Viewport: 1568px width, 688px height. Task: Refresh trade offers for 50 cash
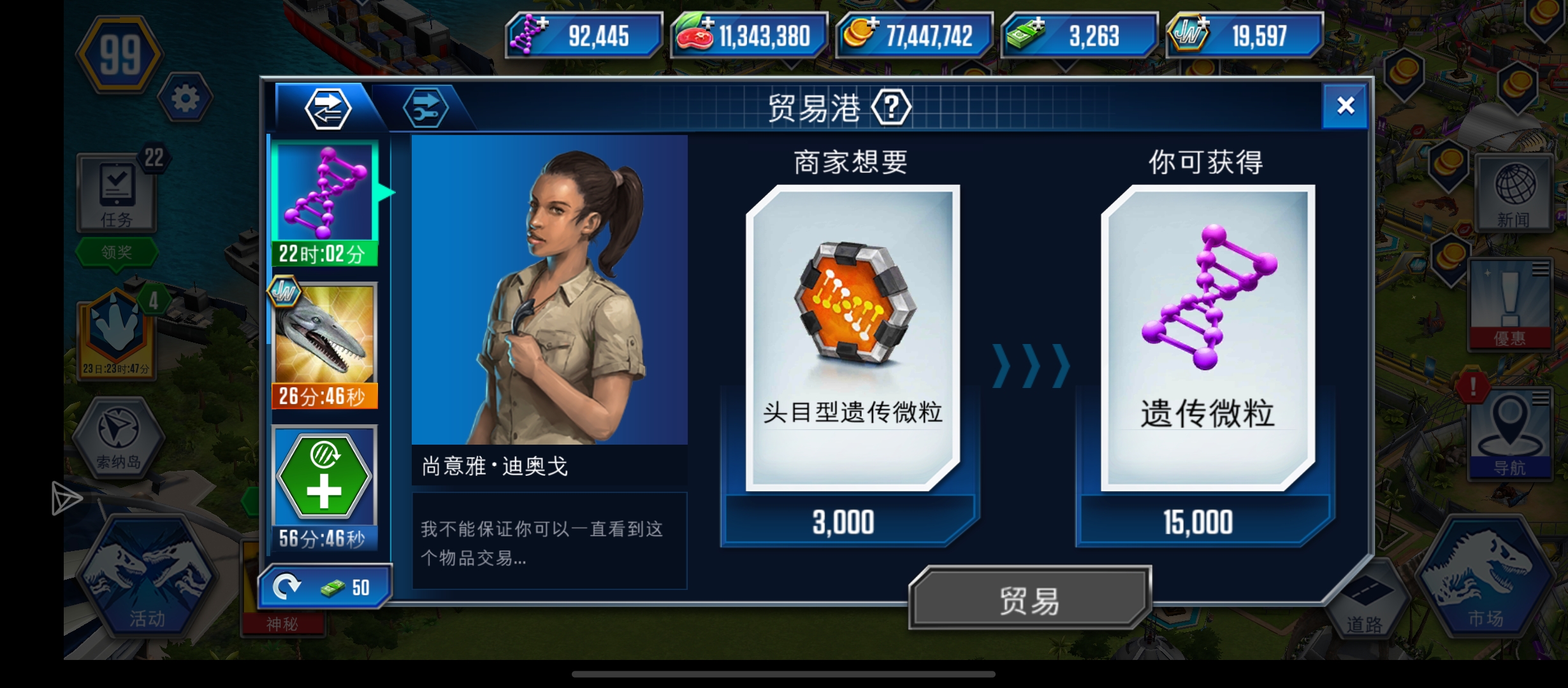[325, 586]
